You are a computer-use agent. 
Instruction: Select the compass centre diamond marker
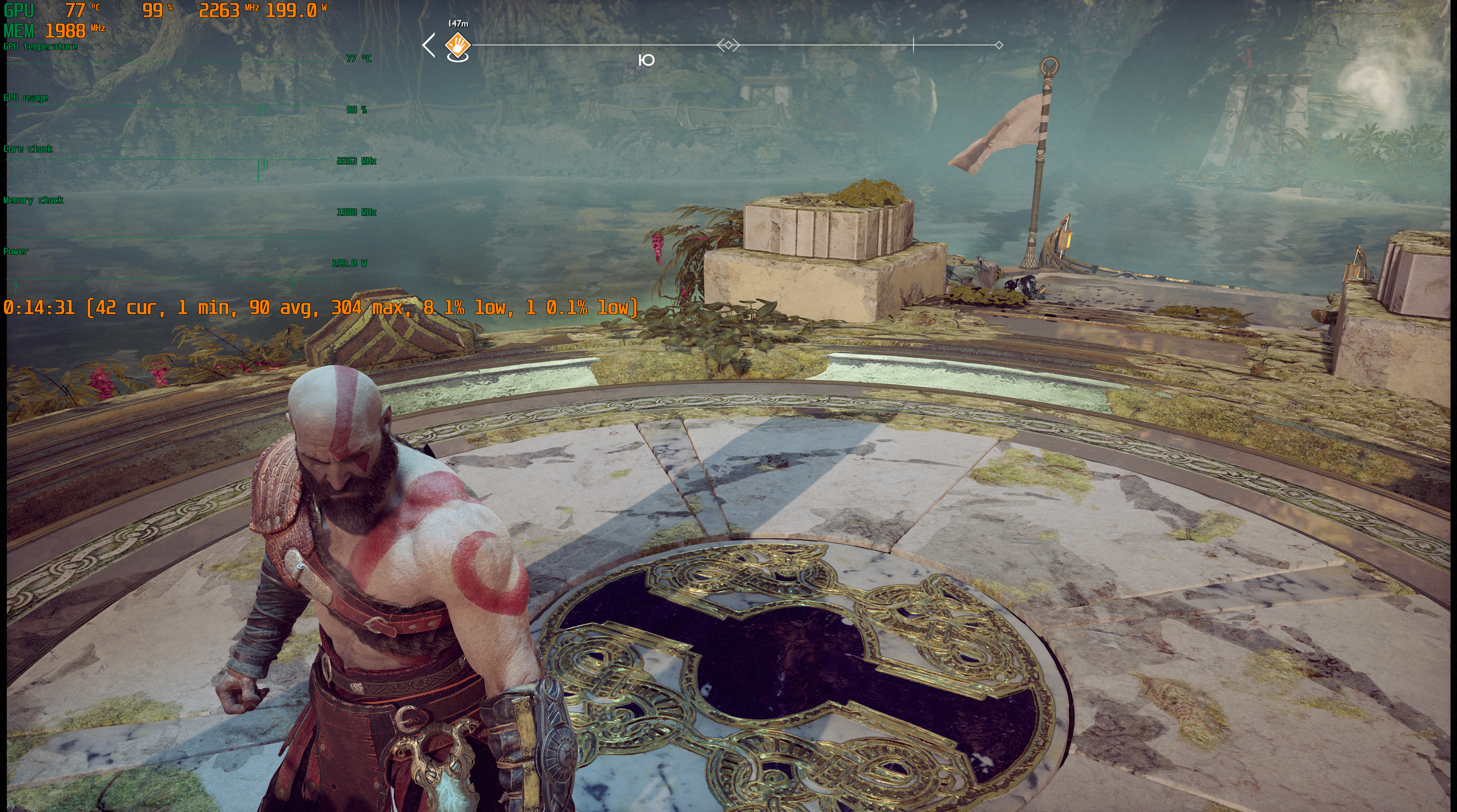[728, 45]
